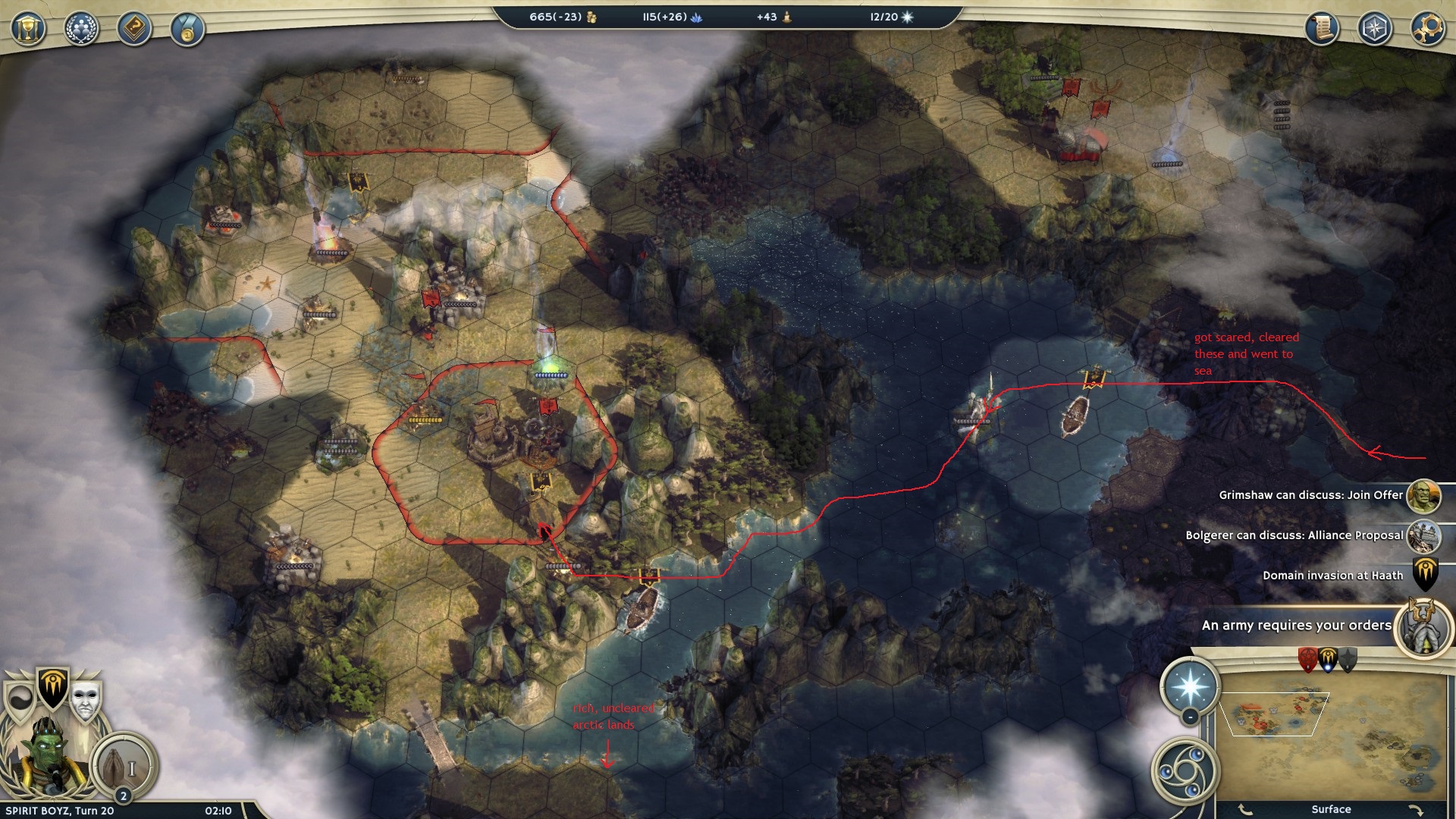Open Bolgerer's Alliance Proposal notification
Image resolution: width=1456 pixels, height=819 pixels.
(x=1423, y=536)
